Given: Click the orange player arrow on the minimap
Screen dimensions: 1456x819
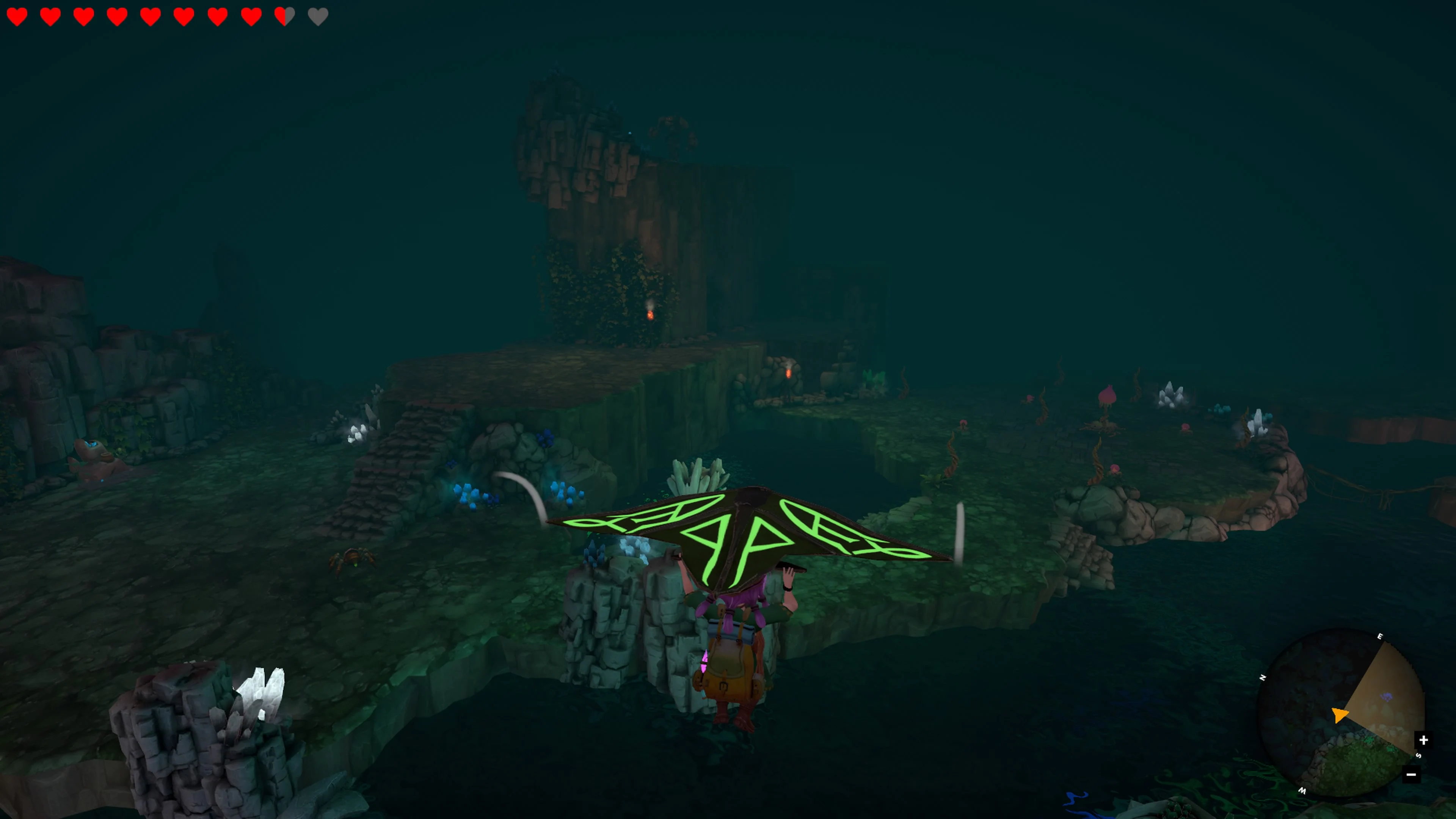Looking at the screenshot, I should [1340, 715].
